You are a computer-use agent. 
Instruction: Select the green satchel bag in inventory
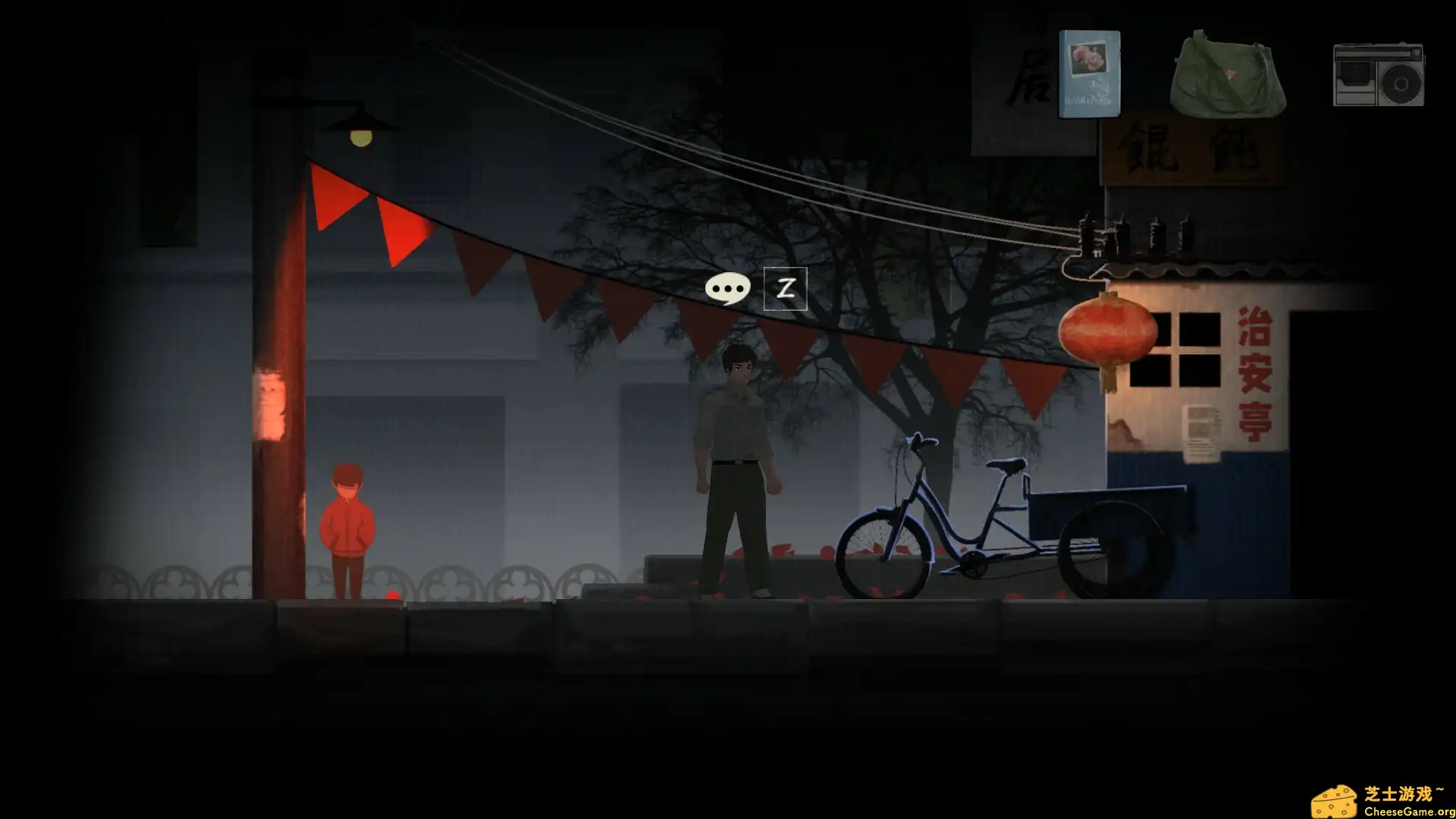point(1226,76)
